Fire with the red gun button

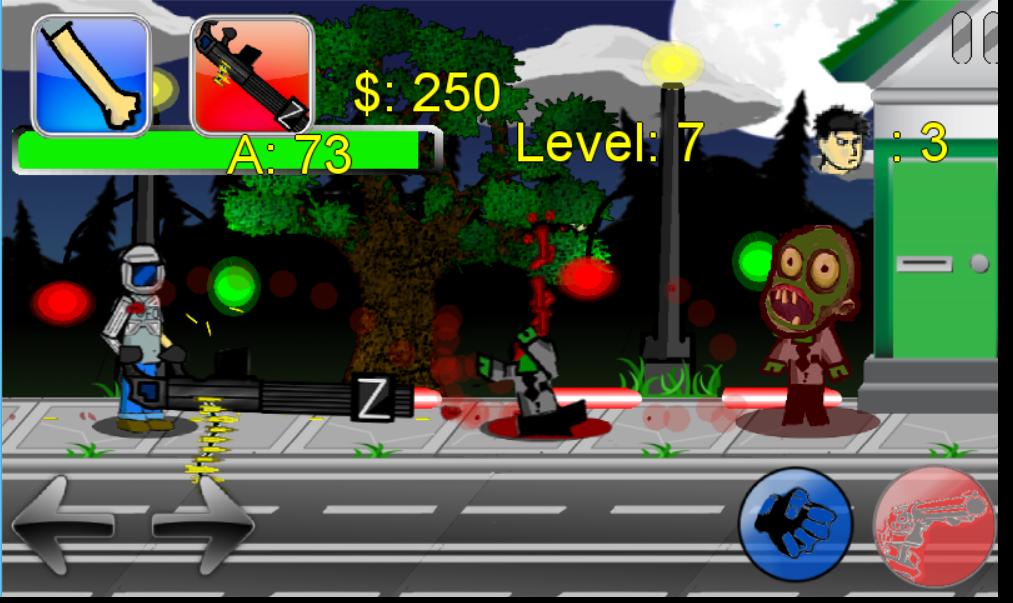[x=935, y=527]
